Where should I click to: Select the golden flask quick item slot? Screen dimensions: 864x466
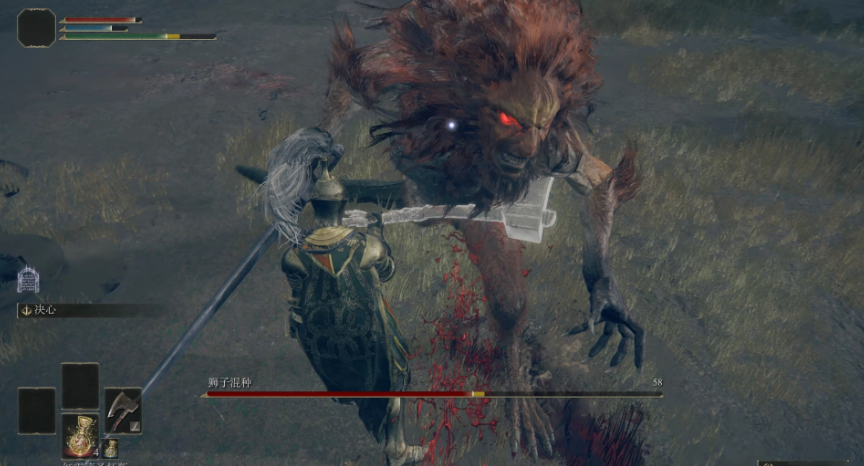click(x=80, y=436)
